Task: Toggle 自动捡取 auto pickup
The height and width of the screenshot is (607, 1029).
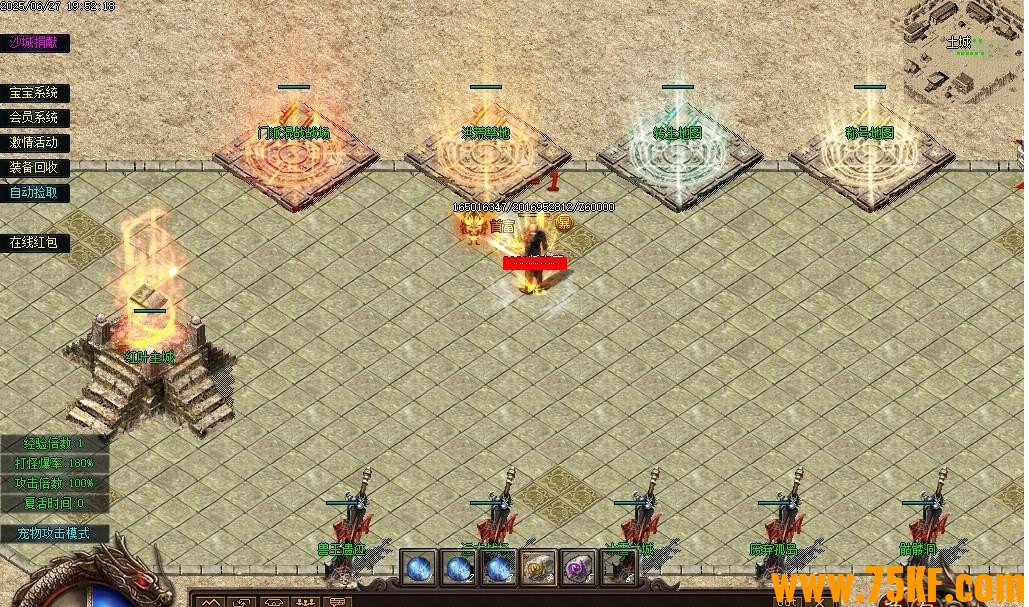Action: point(34,192)
